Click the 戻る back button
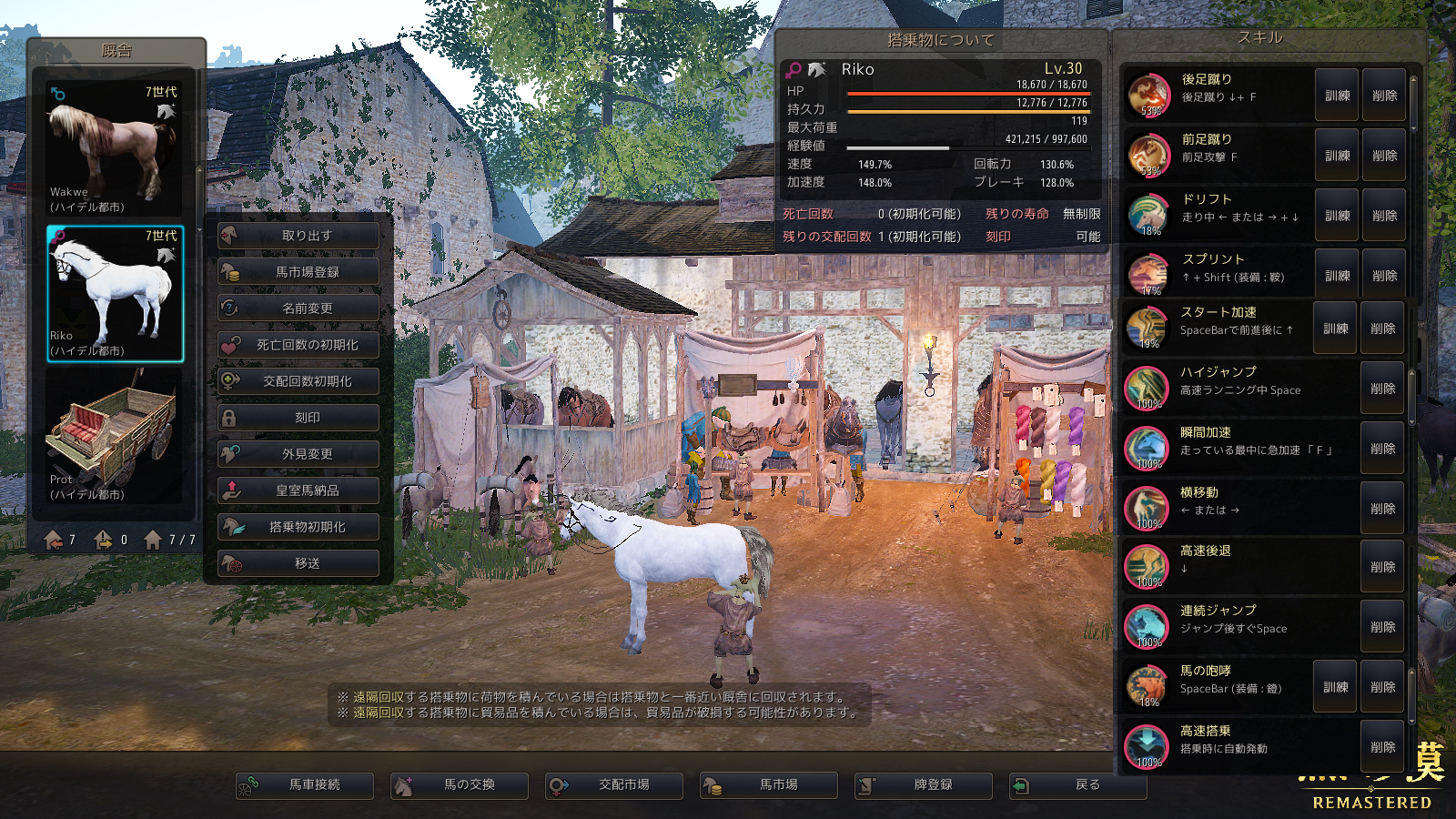1456x819 pixels. tap(1078, 784)
